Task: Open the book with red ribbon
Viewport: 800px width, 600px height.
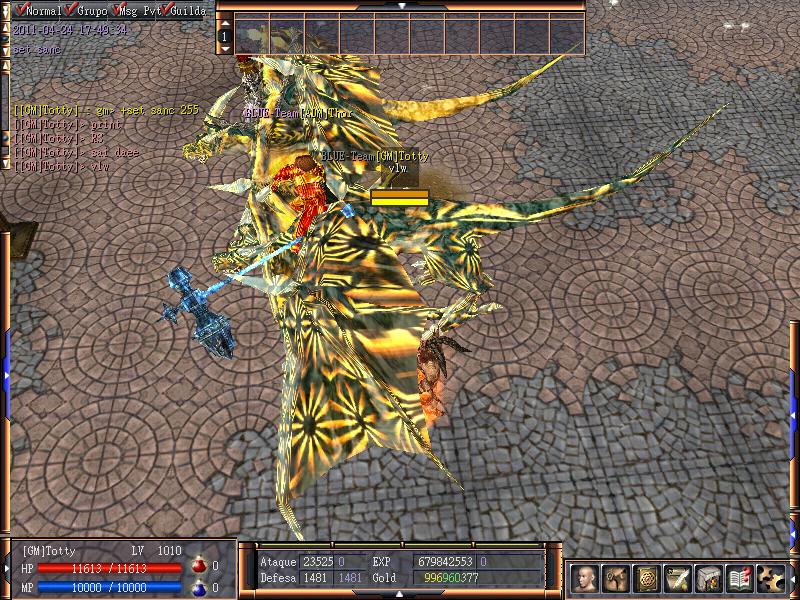Action: coord(740,578)
